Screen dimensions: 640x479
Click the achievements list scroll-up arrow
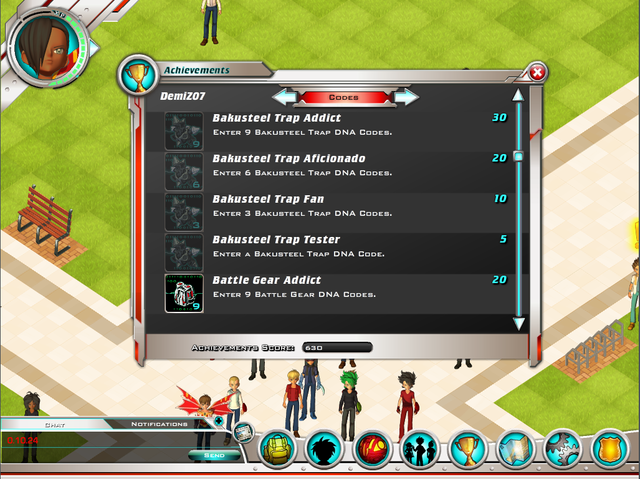tap(518, 97)
